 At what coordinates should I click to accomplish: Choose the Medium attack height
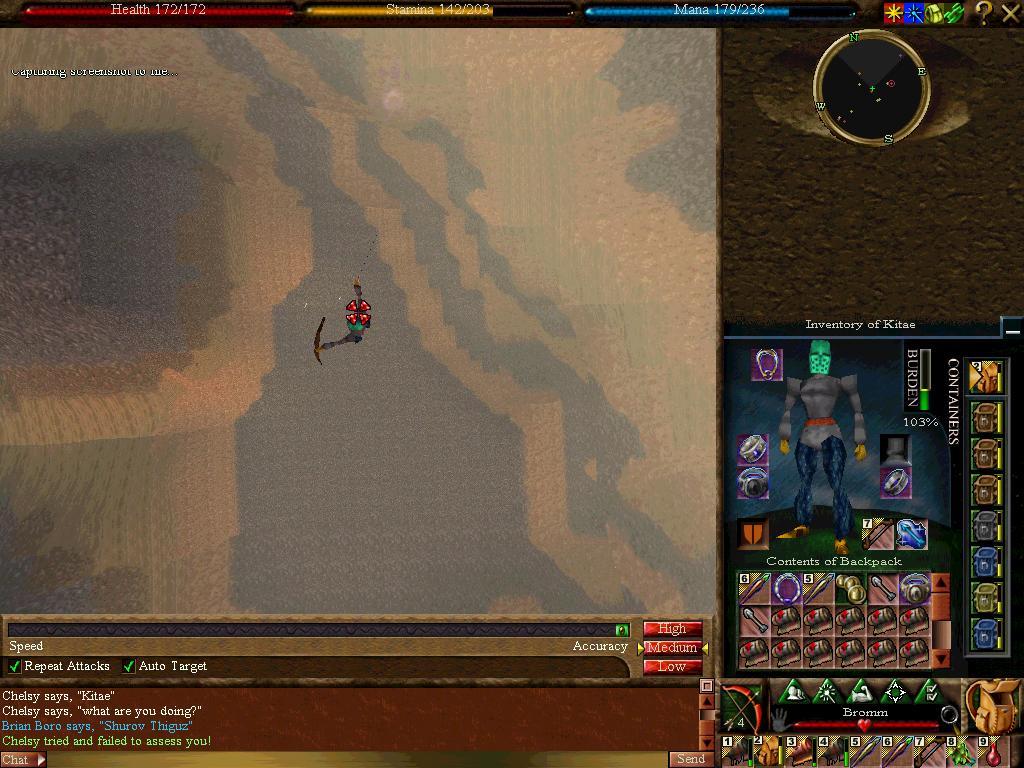click(x=672, y=648)
